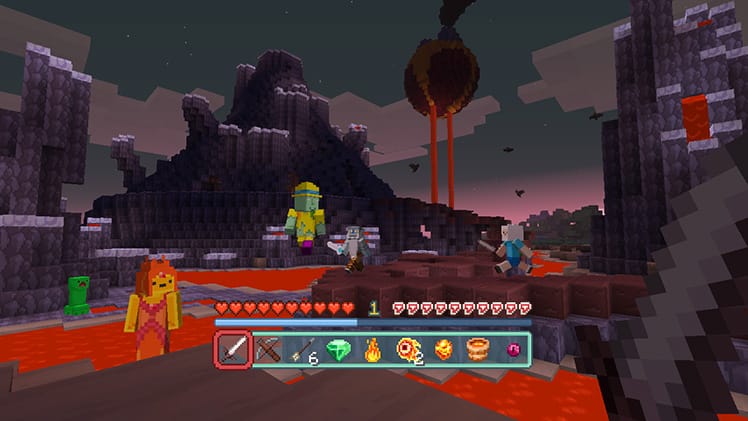Select the flame item slot
This screenshot has height=421, width=748.
pos(373,349)
